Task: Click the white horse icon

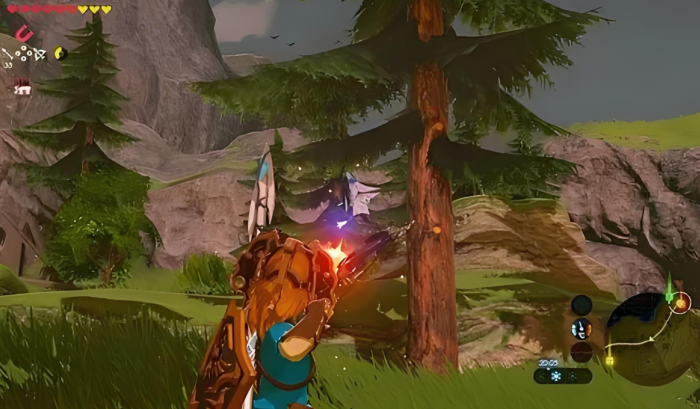Action: point(21,88)
